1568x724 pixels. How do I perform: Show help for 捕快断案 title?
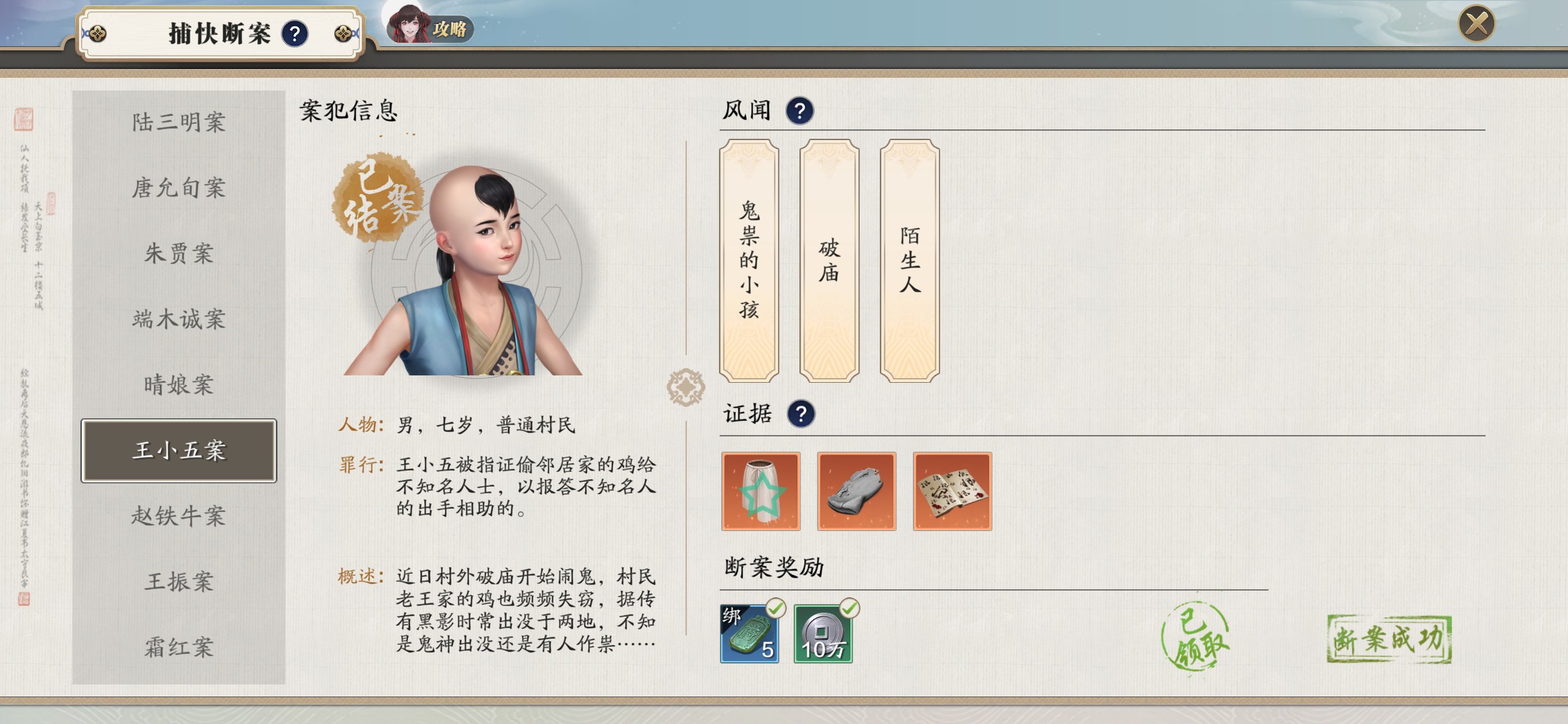[295, 34]
